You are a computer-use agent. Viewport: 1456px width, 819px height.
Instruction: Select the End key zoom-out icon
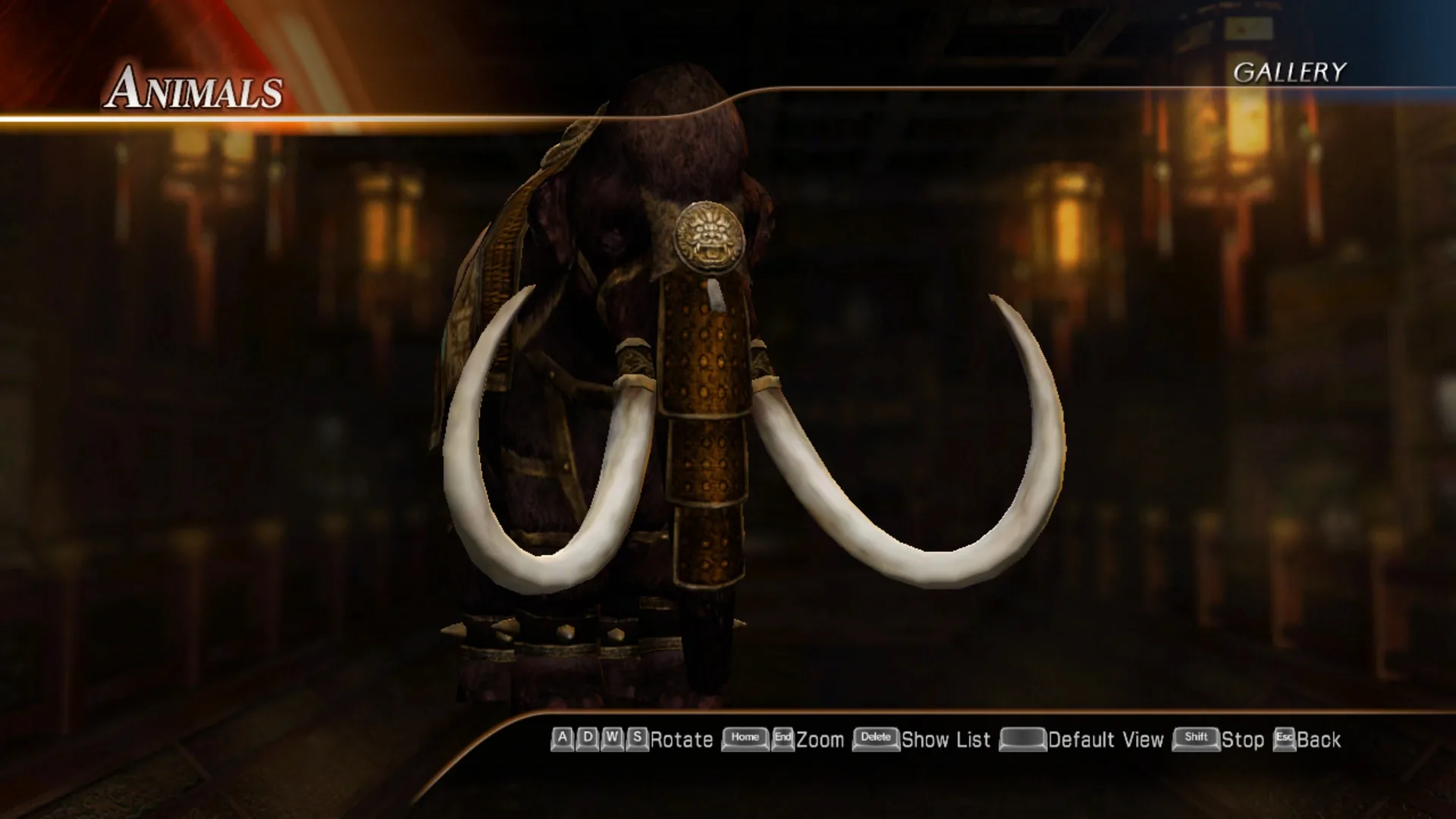click(783, 738)
